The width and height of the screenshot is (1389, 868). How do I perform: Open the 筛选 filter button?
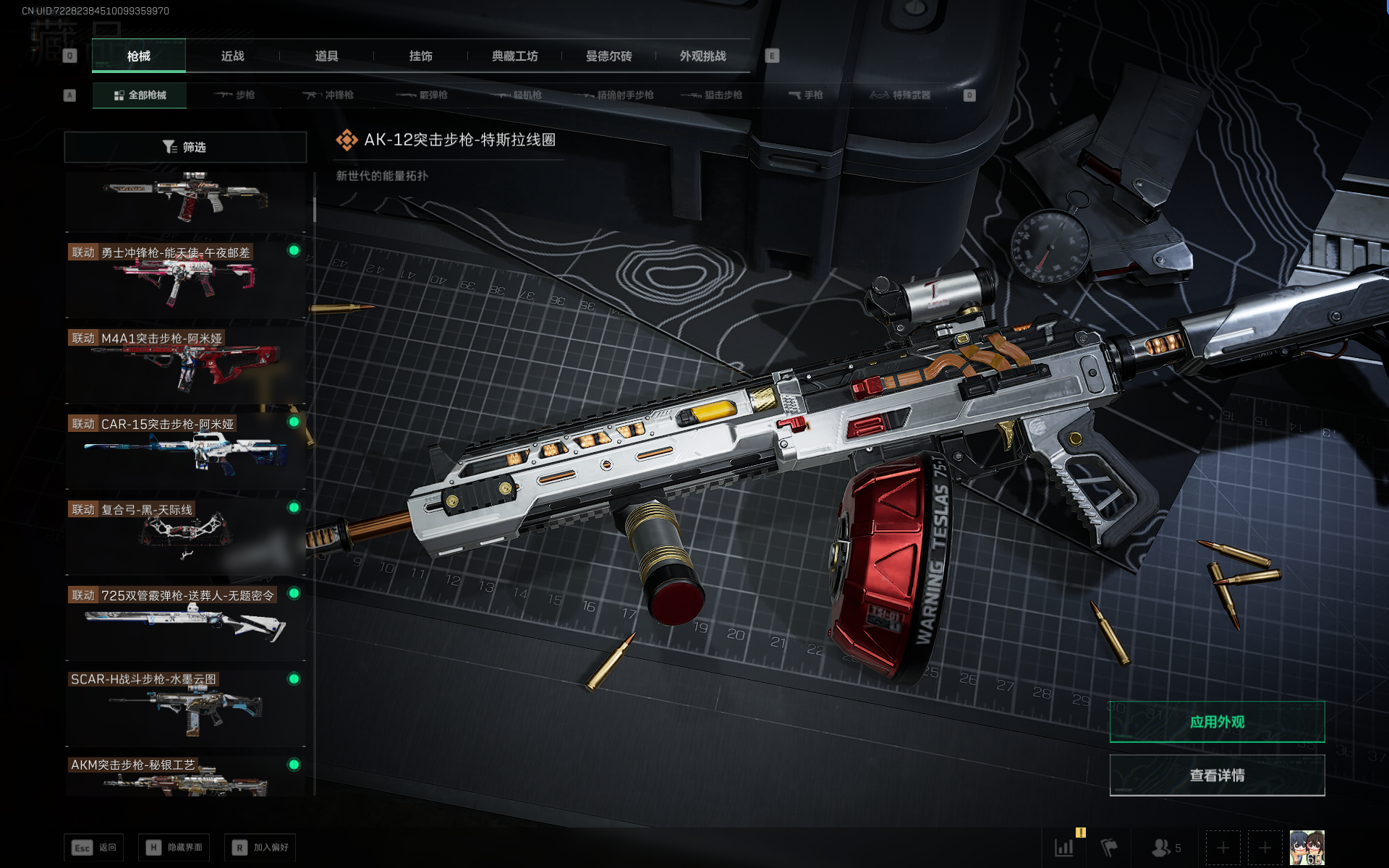185,148
